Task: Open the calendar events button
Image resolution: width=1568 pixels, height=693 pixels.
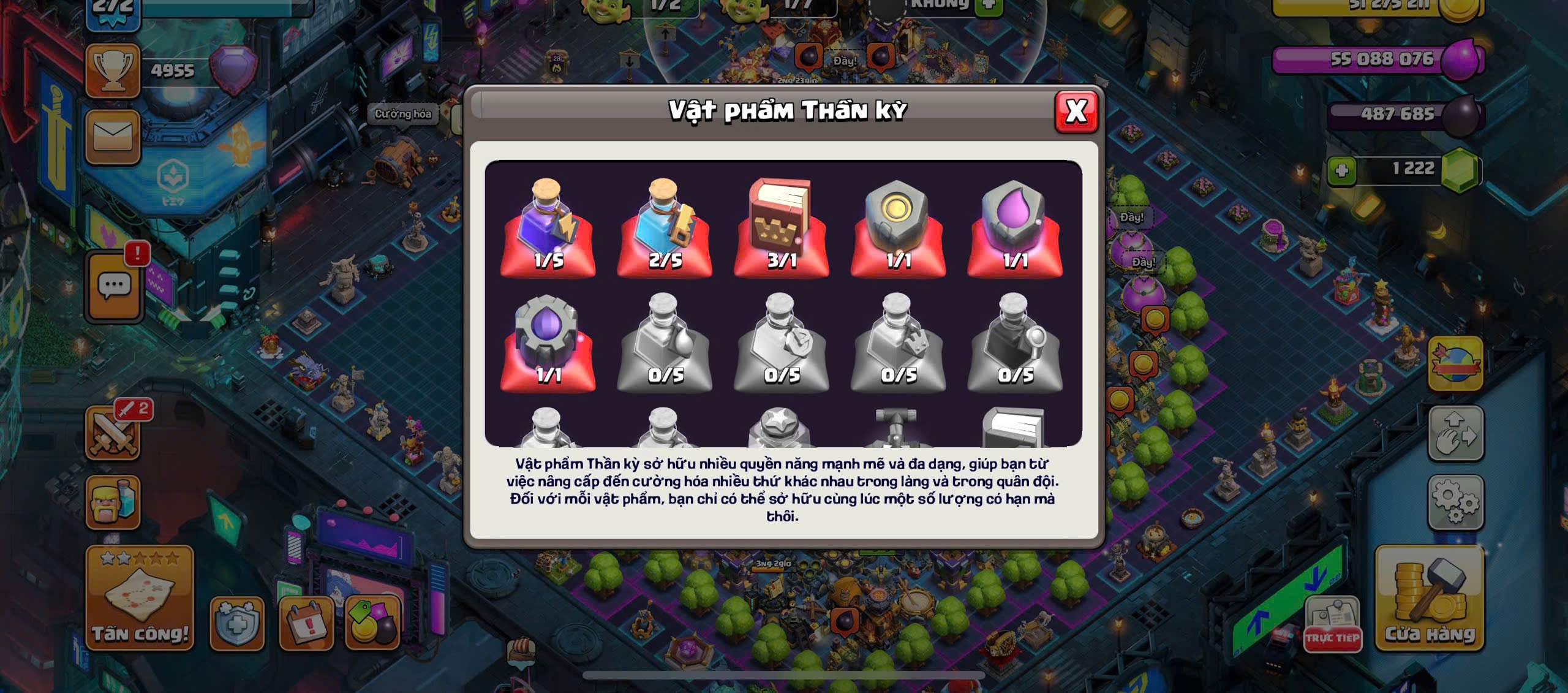Action: click(306, 623)
